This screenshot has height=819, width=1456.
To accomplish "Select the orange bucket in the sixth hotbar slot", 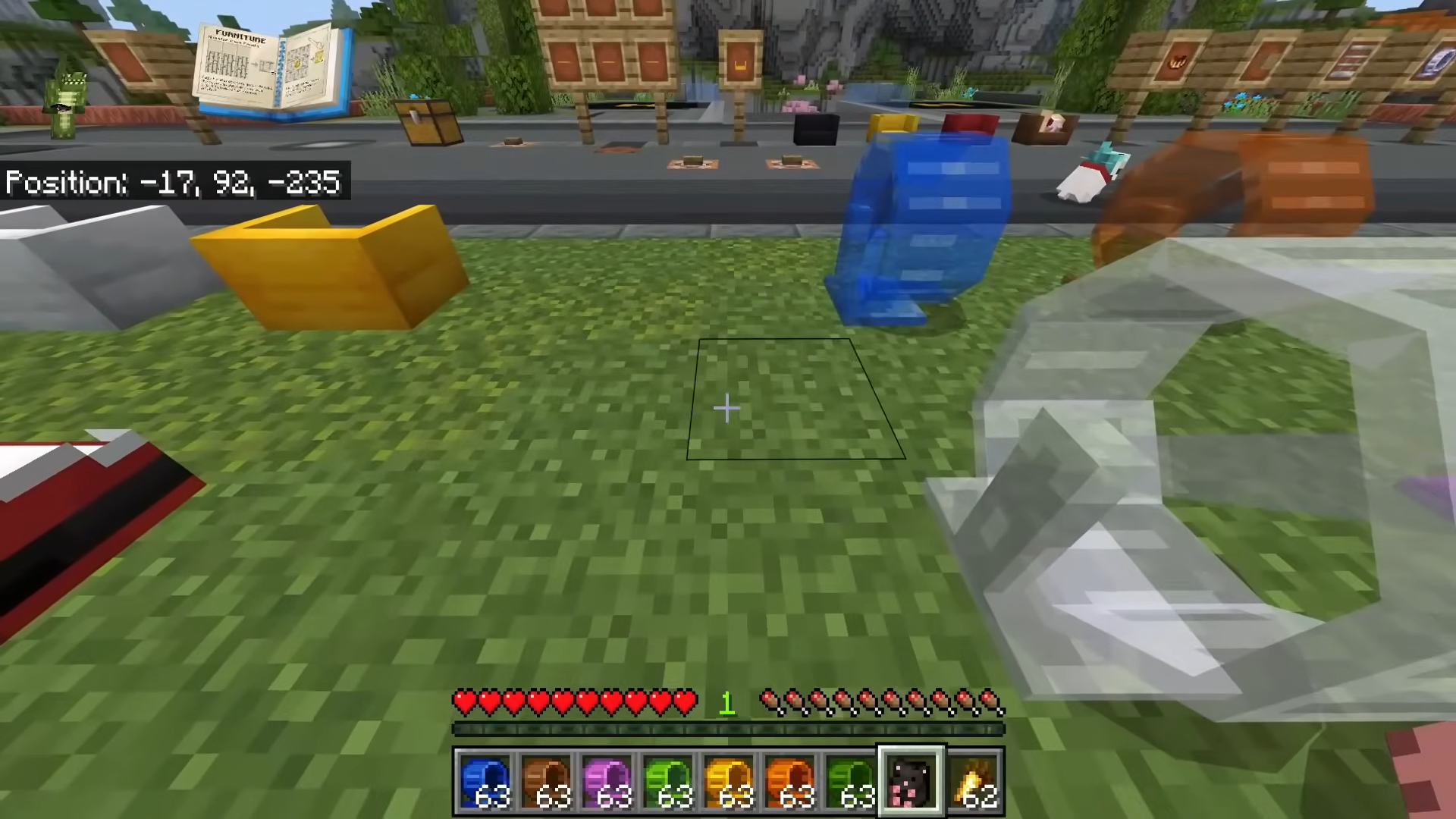I will point(790,780).
